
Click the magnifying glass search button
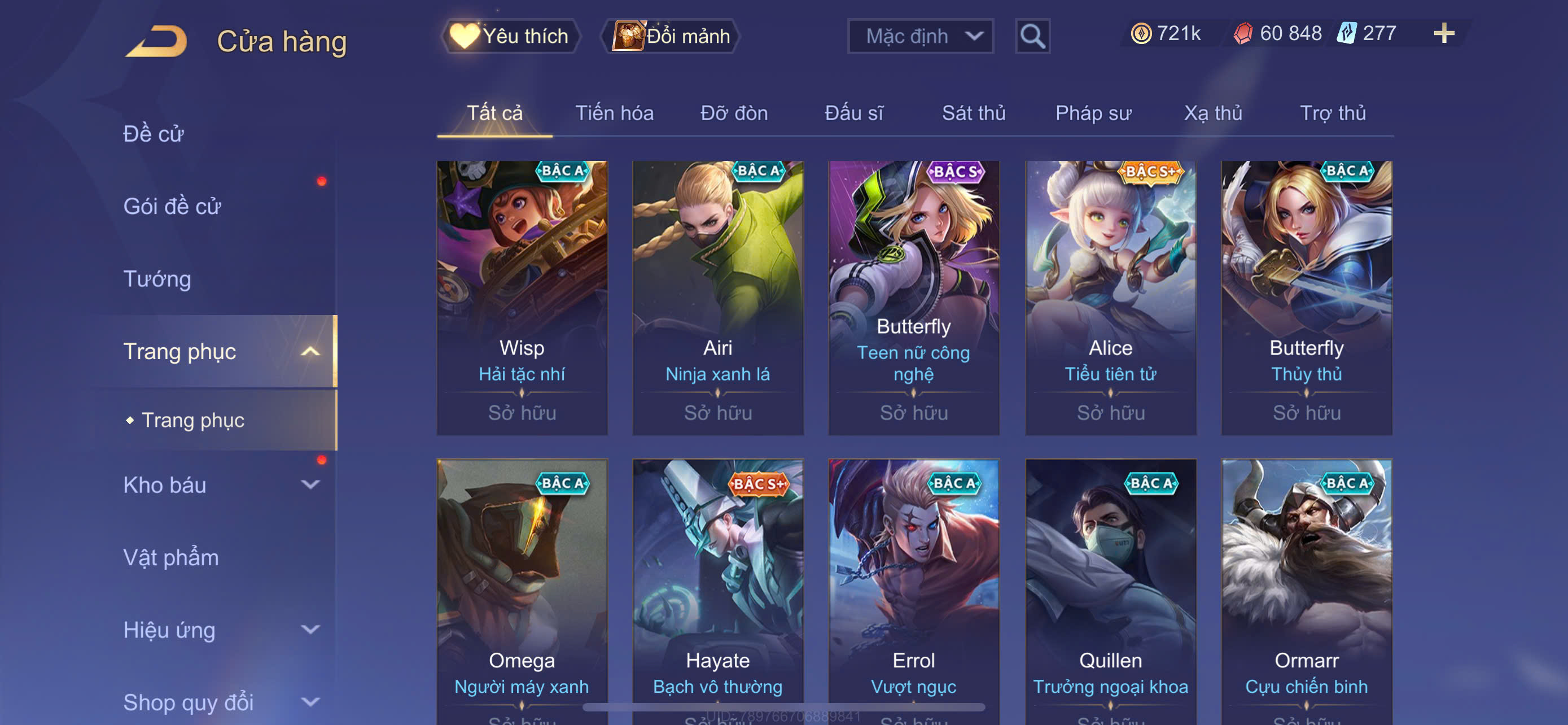point(1032,36)
